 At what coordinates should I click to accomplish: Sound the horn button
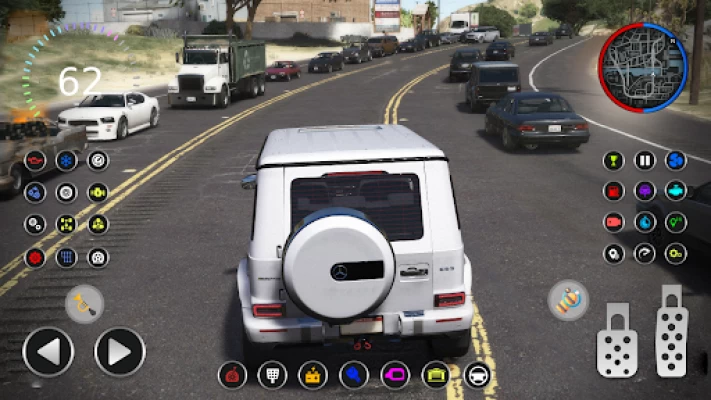pyautogui.click(x=84, y=304)
